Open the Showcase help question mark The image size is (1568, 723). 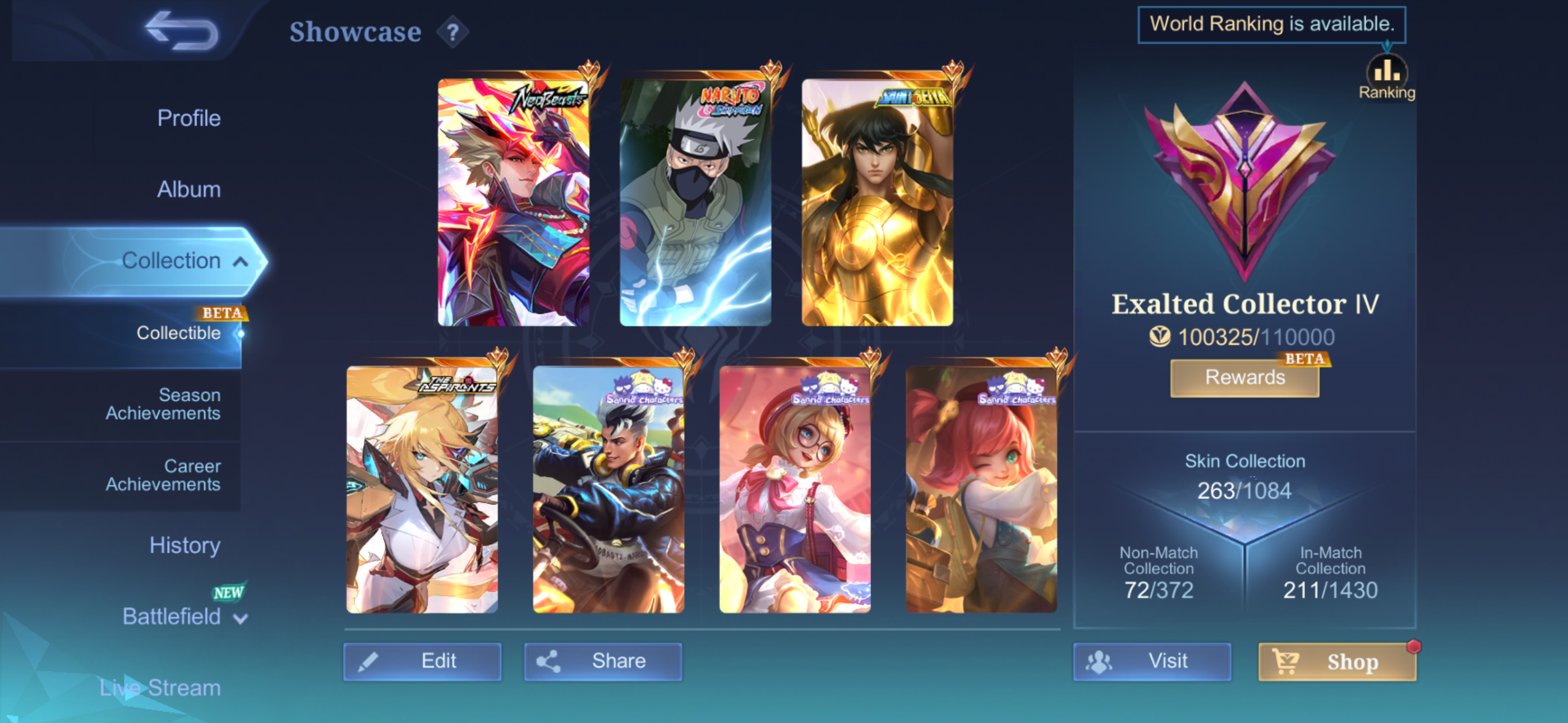point(452,33)
